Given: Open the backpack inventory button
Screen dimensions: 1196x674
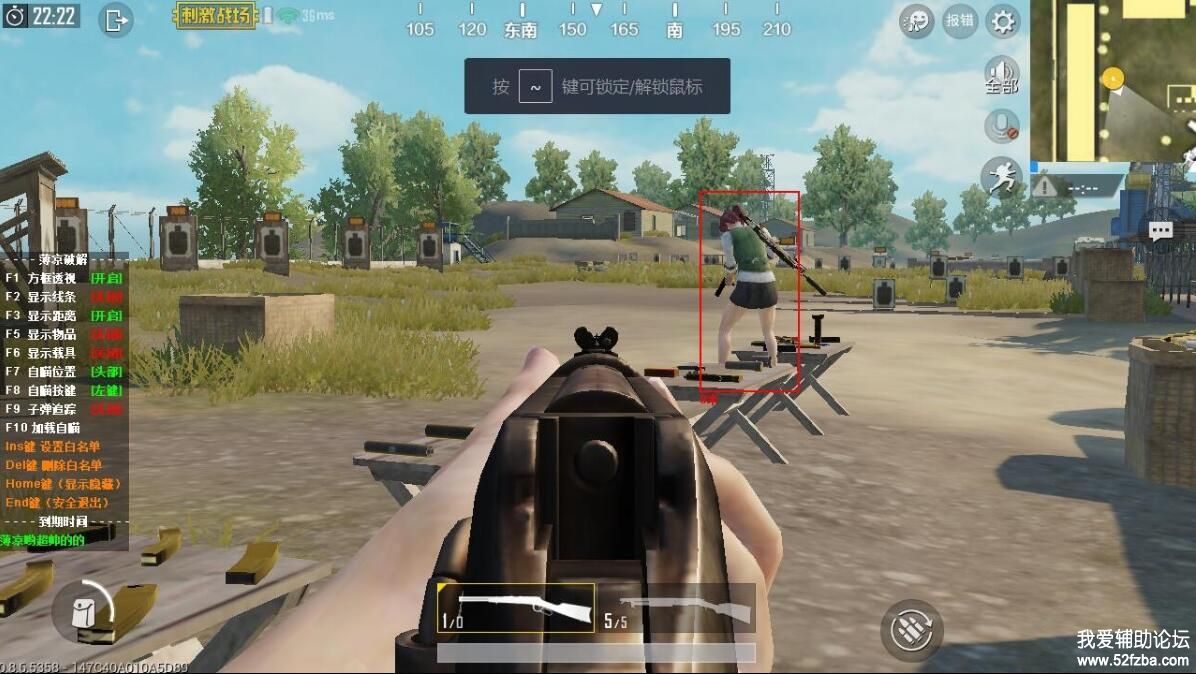Looking at the screenshot, I should click(x=83, y=610).
